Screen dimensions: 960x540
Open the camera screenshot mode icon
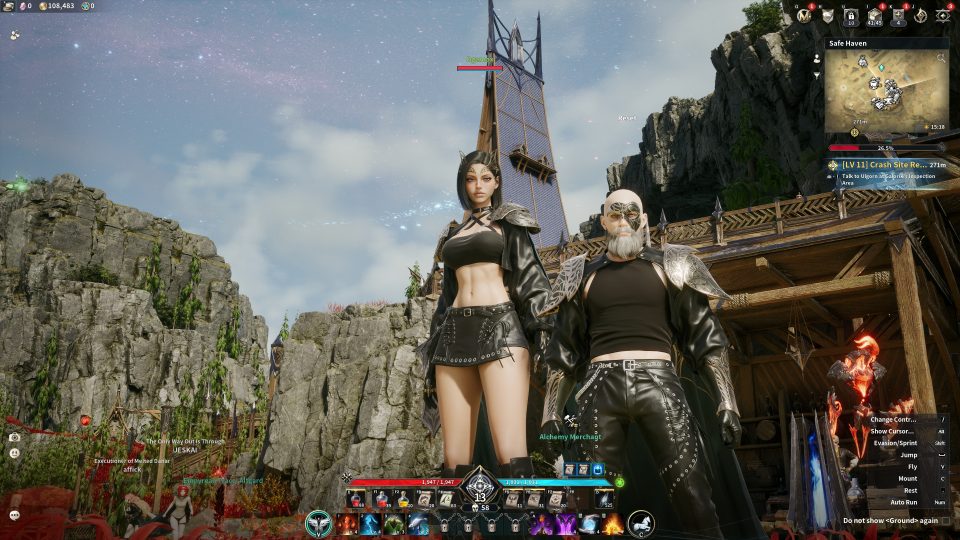[x=14, y=437]
